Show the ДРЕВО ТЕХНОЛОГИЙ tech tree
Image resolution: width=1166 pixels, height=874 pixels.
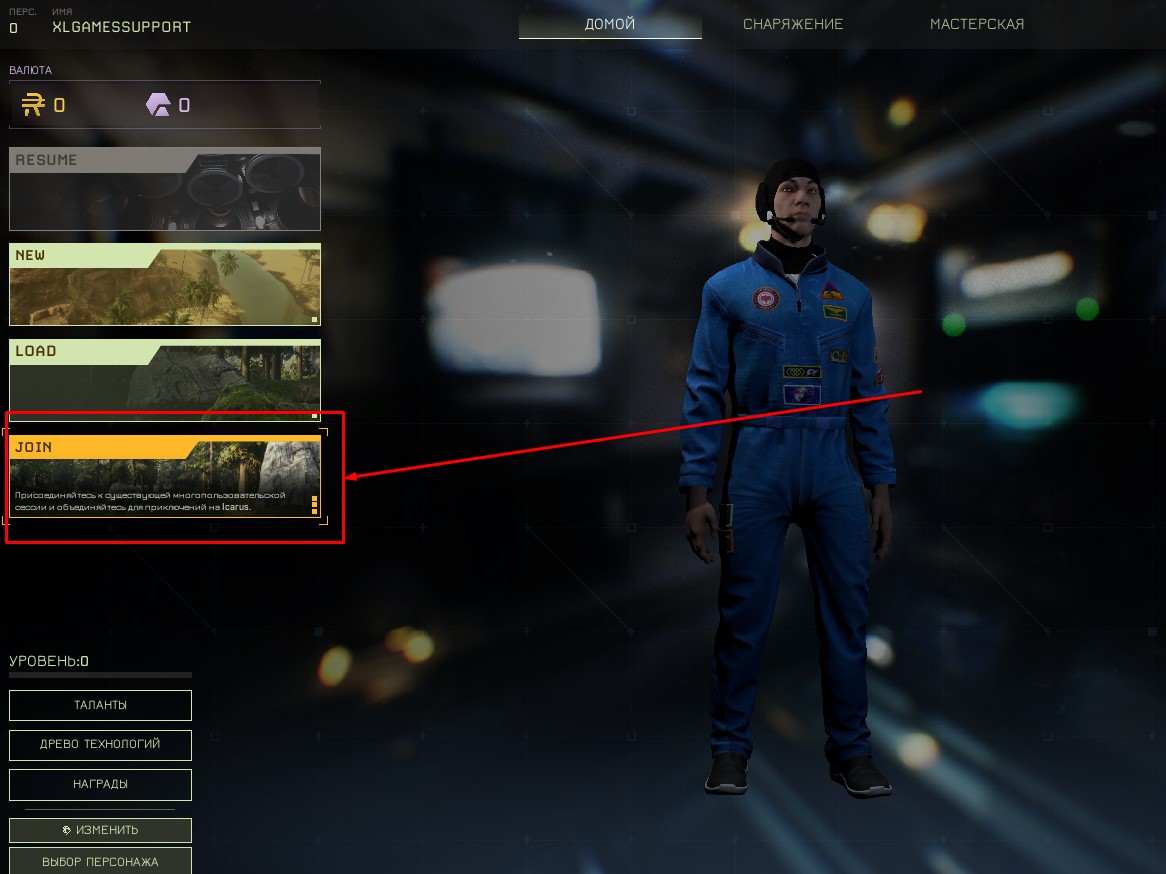point(100,745)
